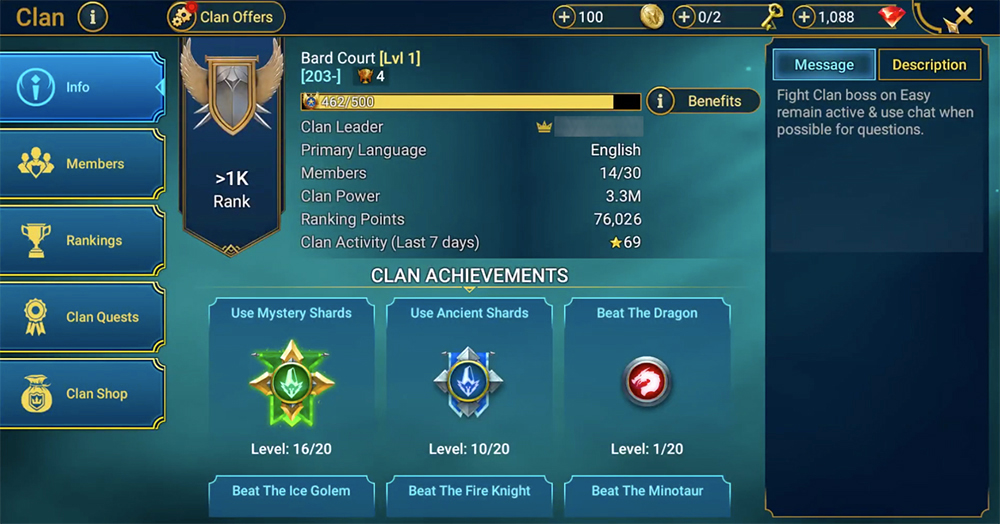This screenshot has width=1000, height=524.
Task: Open the Beat The Ice Golem achievement
Action: coord(291,492)
